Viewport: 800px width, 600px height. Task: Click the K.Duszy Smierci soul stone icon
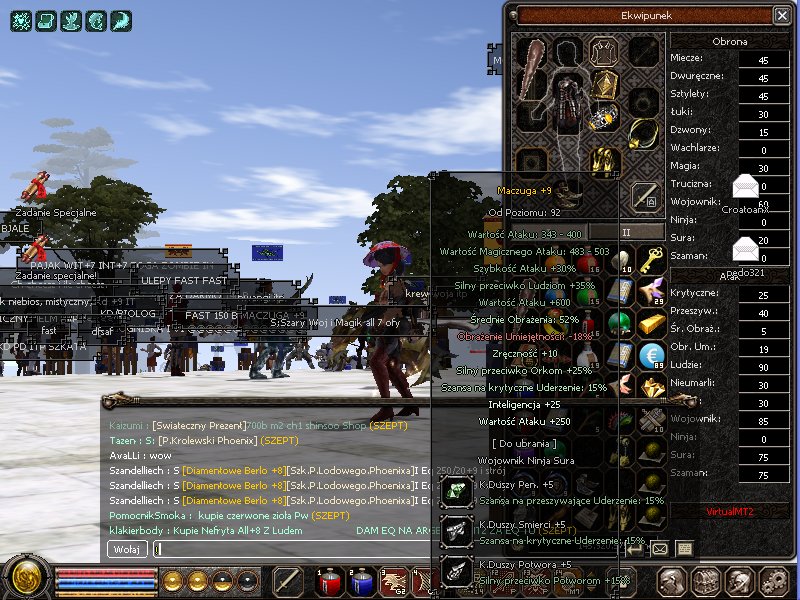(456, 531)
